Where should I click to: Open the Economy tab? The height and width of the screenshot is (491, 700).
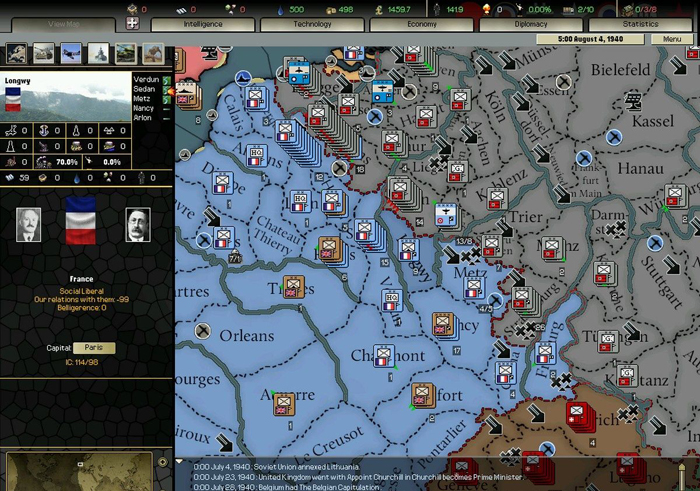421,23
